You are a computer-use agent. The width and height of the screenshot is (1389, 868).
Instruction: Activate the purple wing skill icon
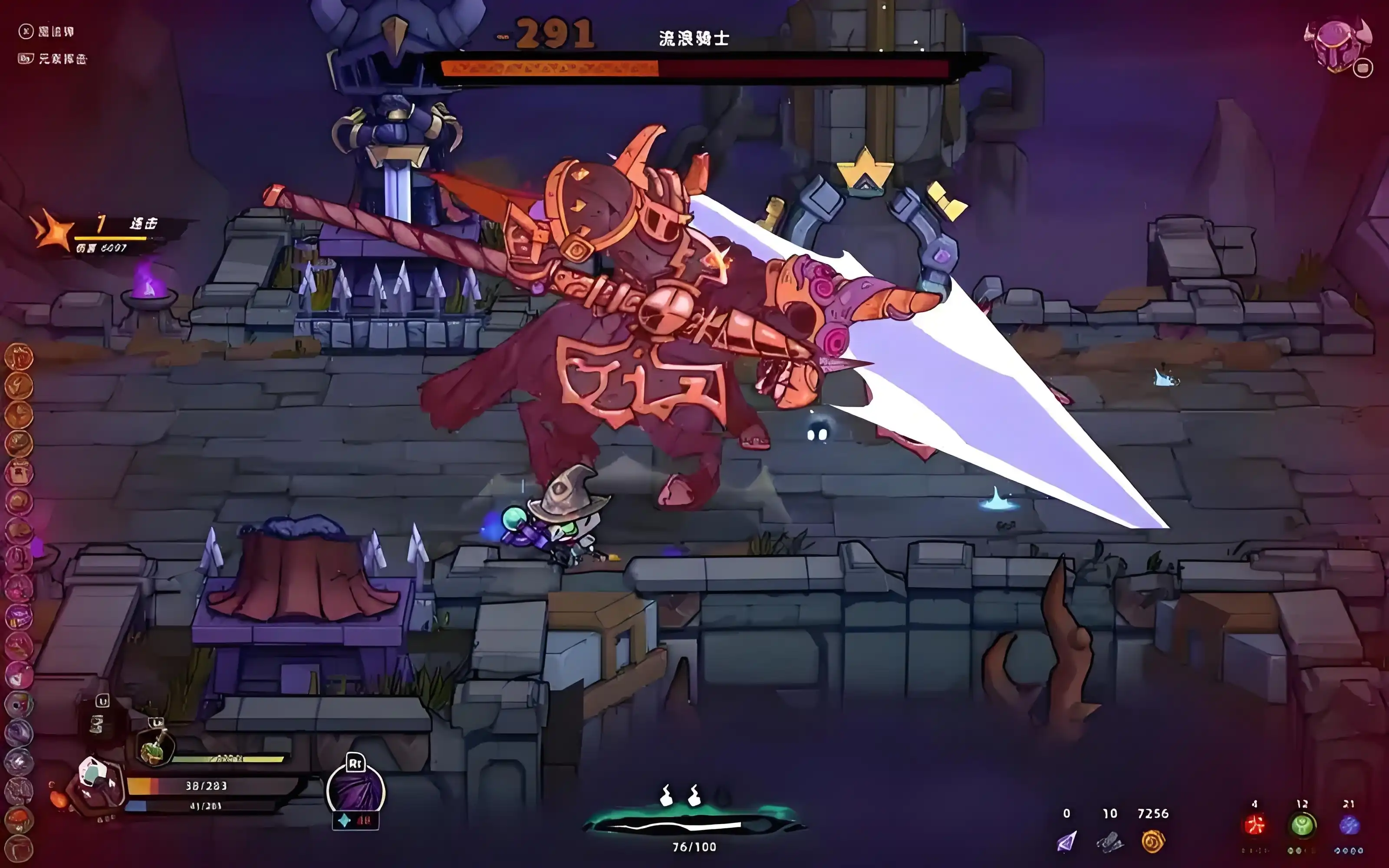355,792
